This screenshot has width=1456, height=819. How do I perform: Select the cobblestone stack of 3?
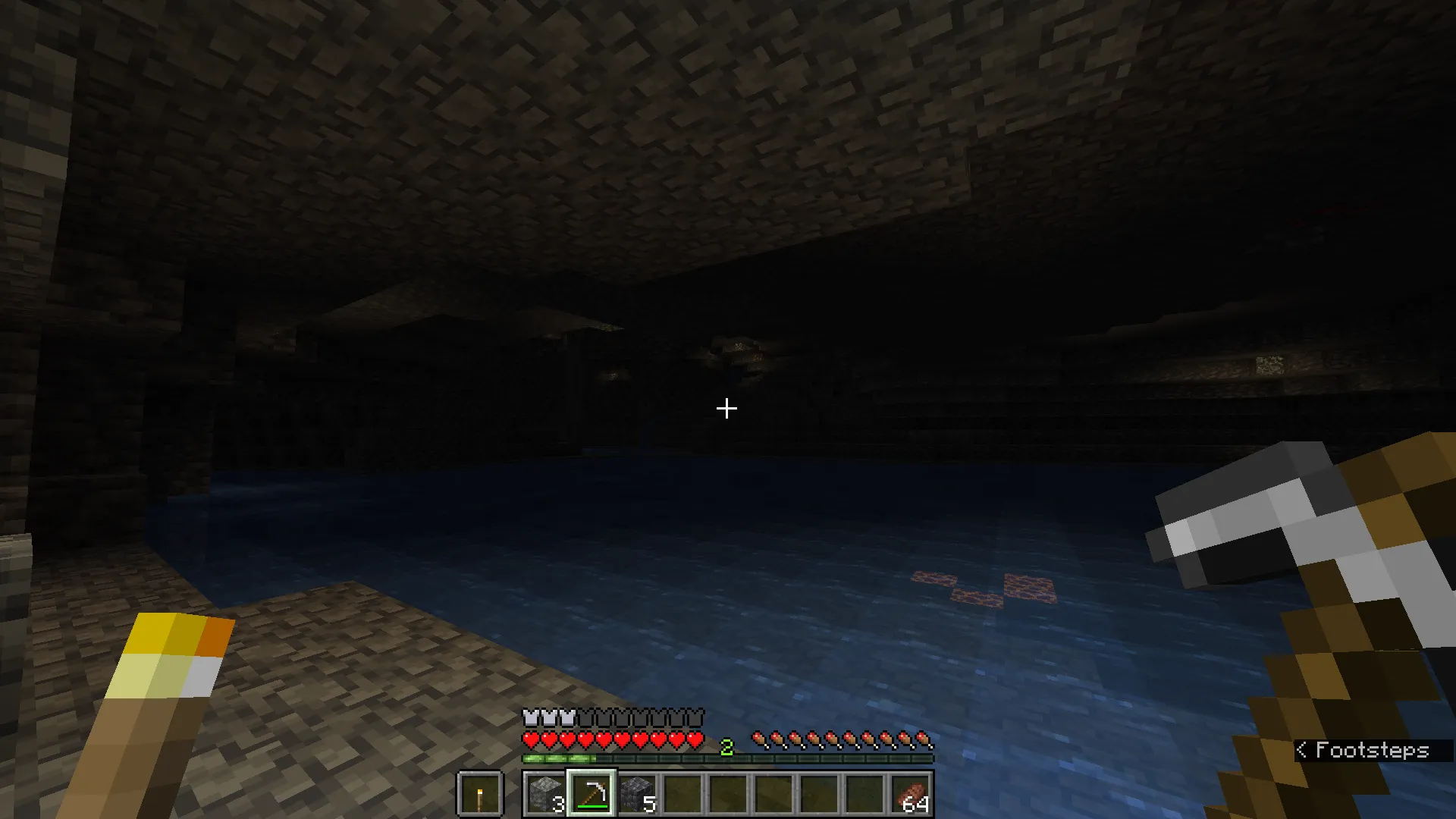click(544, 795)
